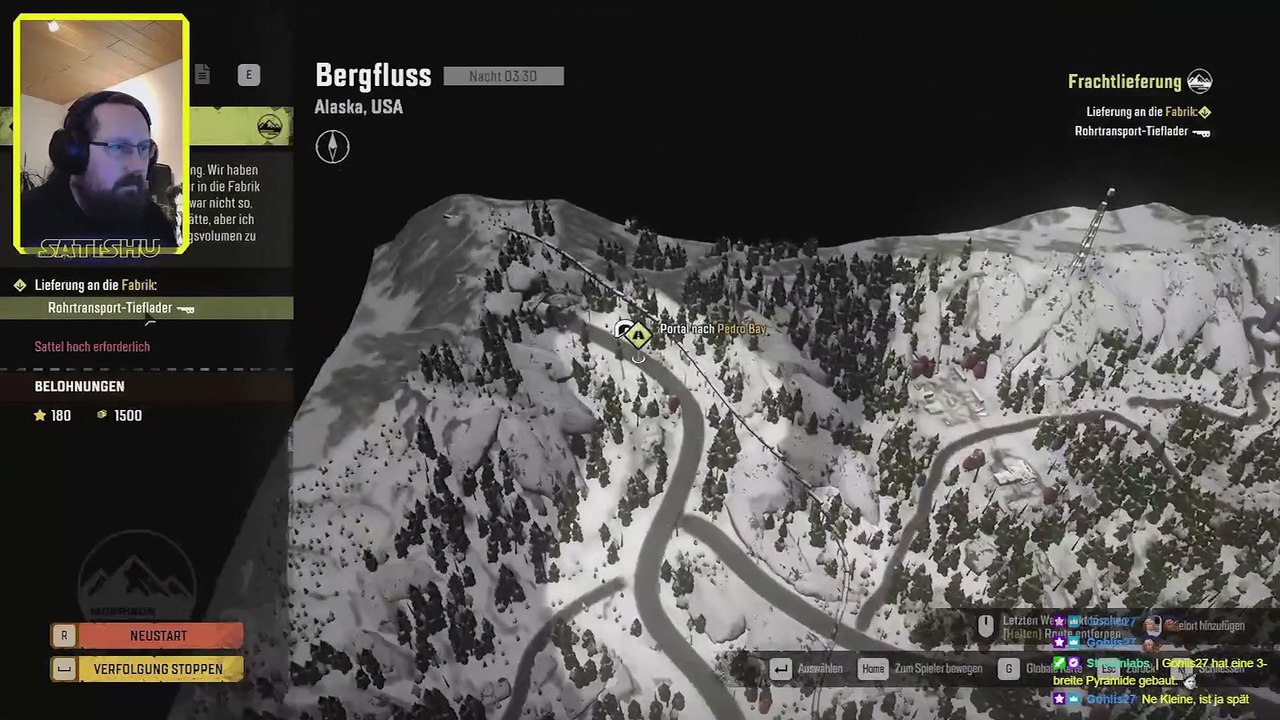This screenshot has height=720, width=1280.
Task: Click the compass icon below Alaska, USA
Action: click(x=333, y=147)
